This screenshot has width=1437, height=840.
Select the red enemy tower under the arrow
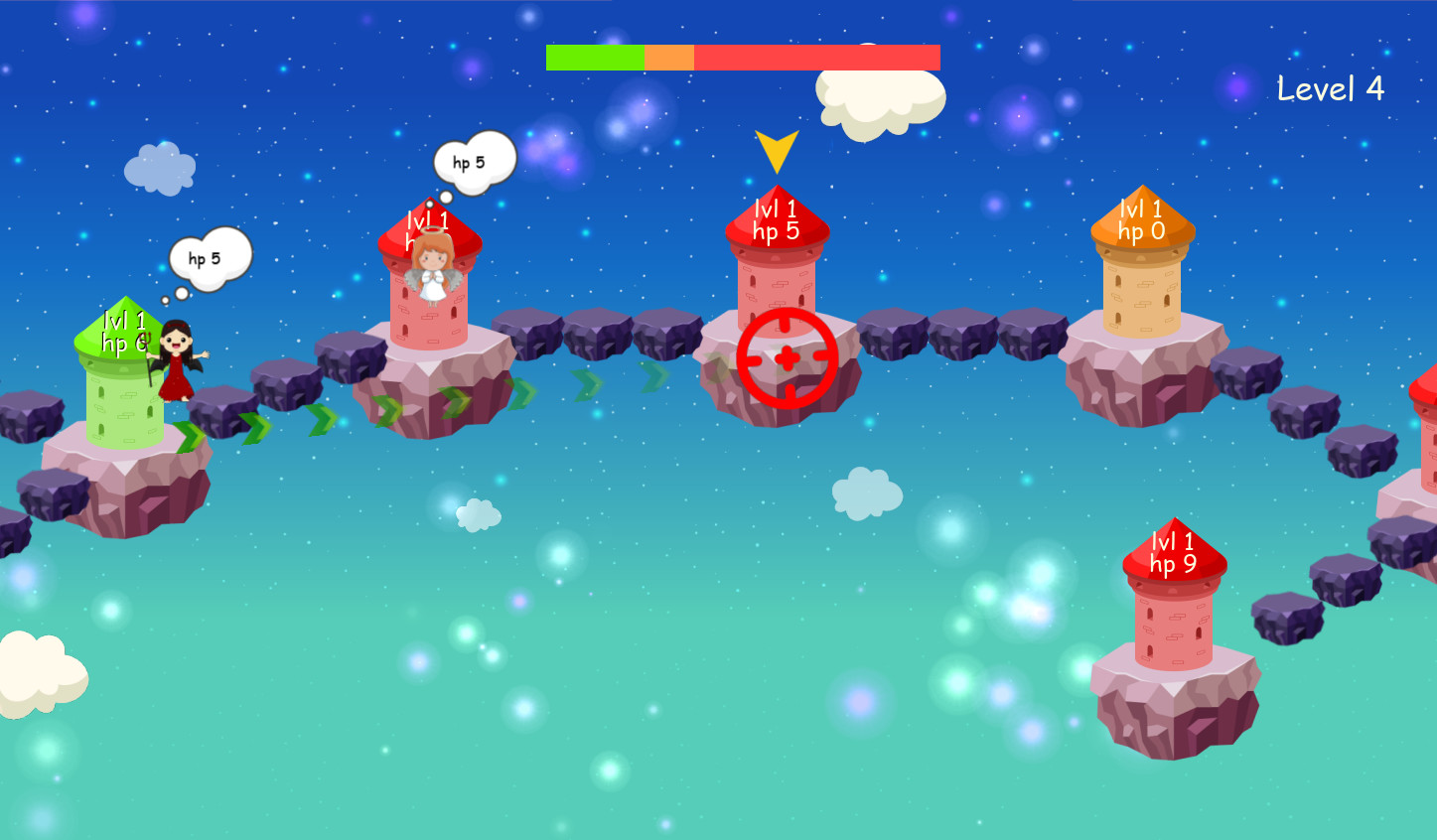tap(780, 268)
